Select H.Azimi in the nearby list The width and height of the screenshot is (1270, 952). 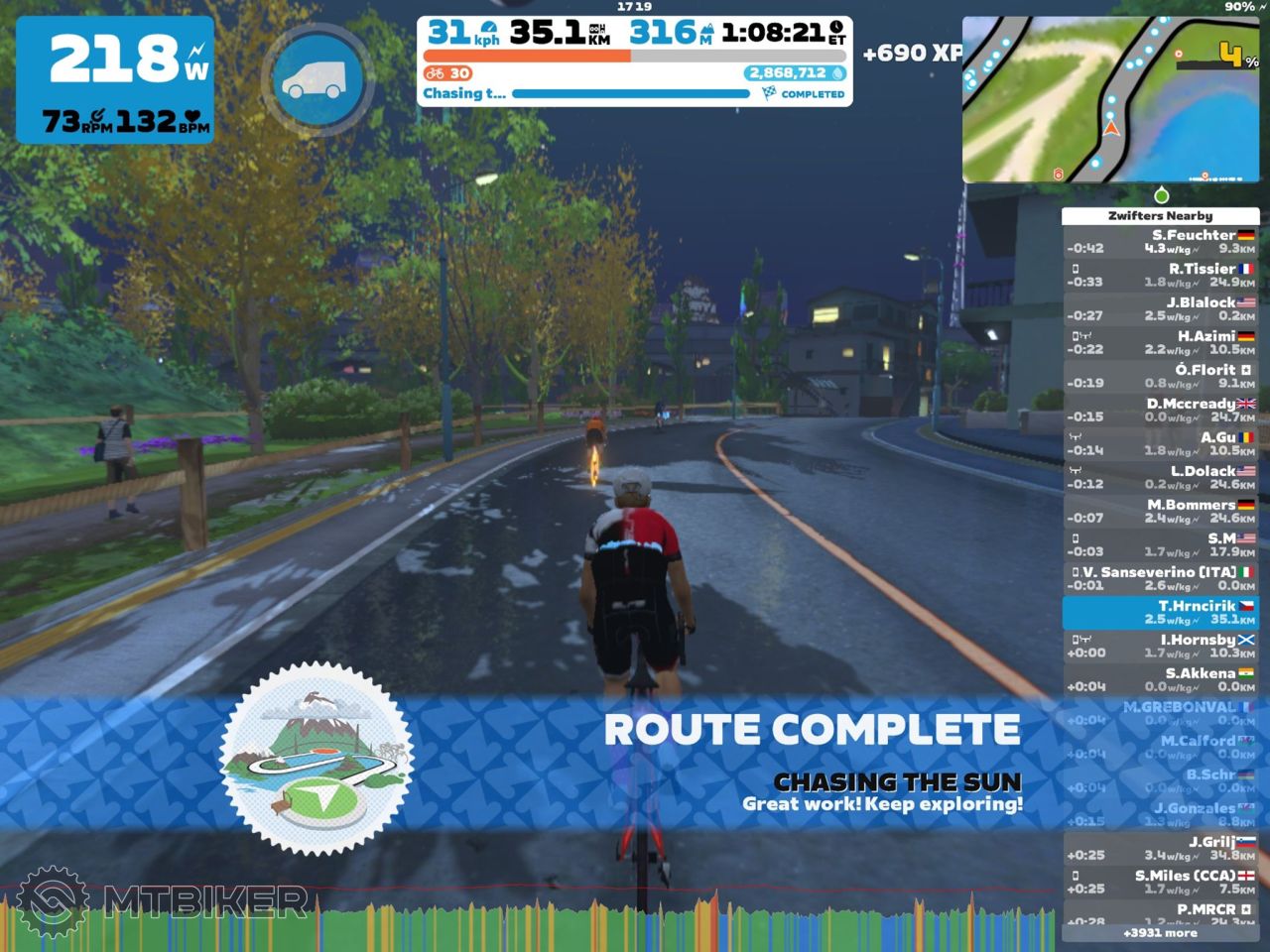[1160, 343]
